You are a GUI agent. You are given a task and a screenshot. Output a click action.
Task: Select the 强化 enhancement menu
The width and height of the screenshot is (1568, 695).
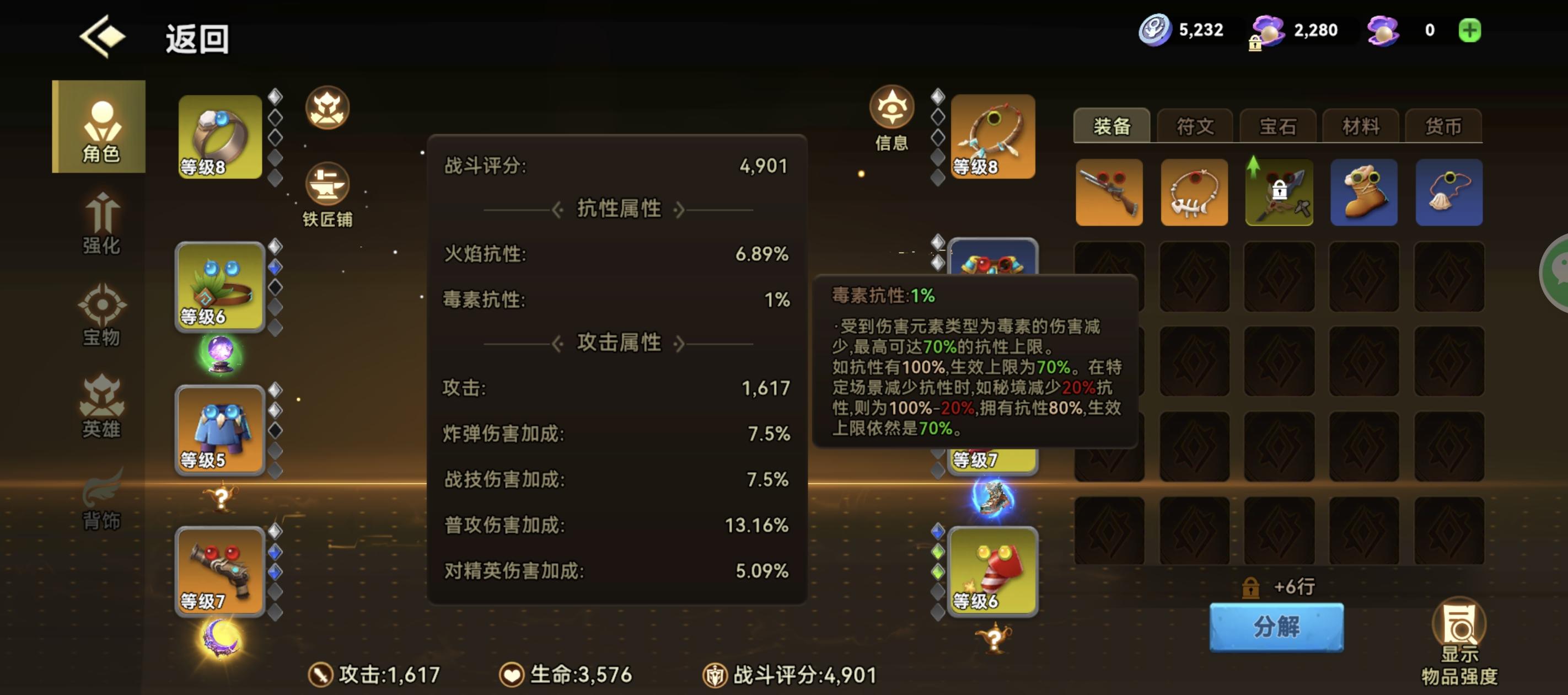coord(99,227)
